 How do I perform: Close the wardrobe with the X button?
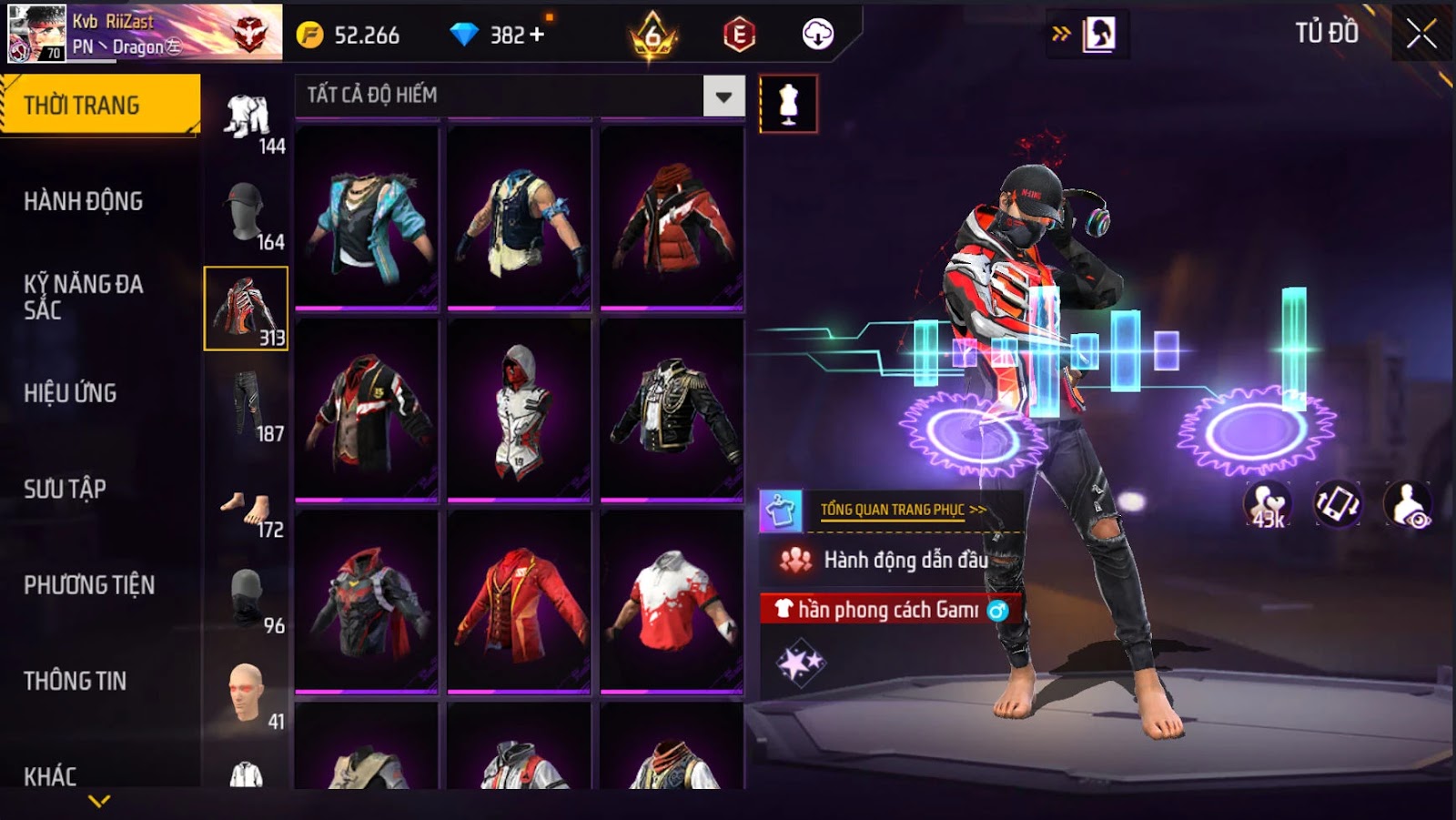pos(1421,35)
